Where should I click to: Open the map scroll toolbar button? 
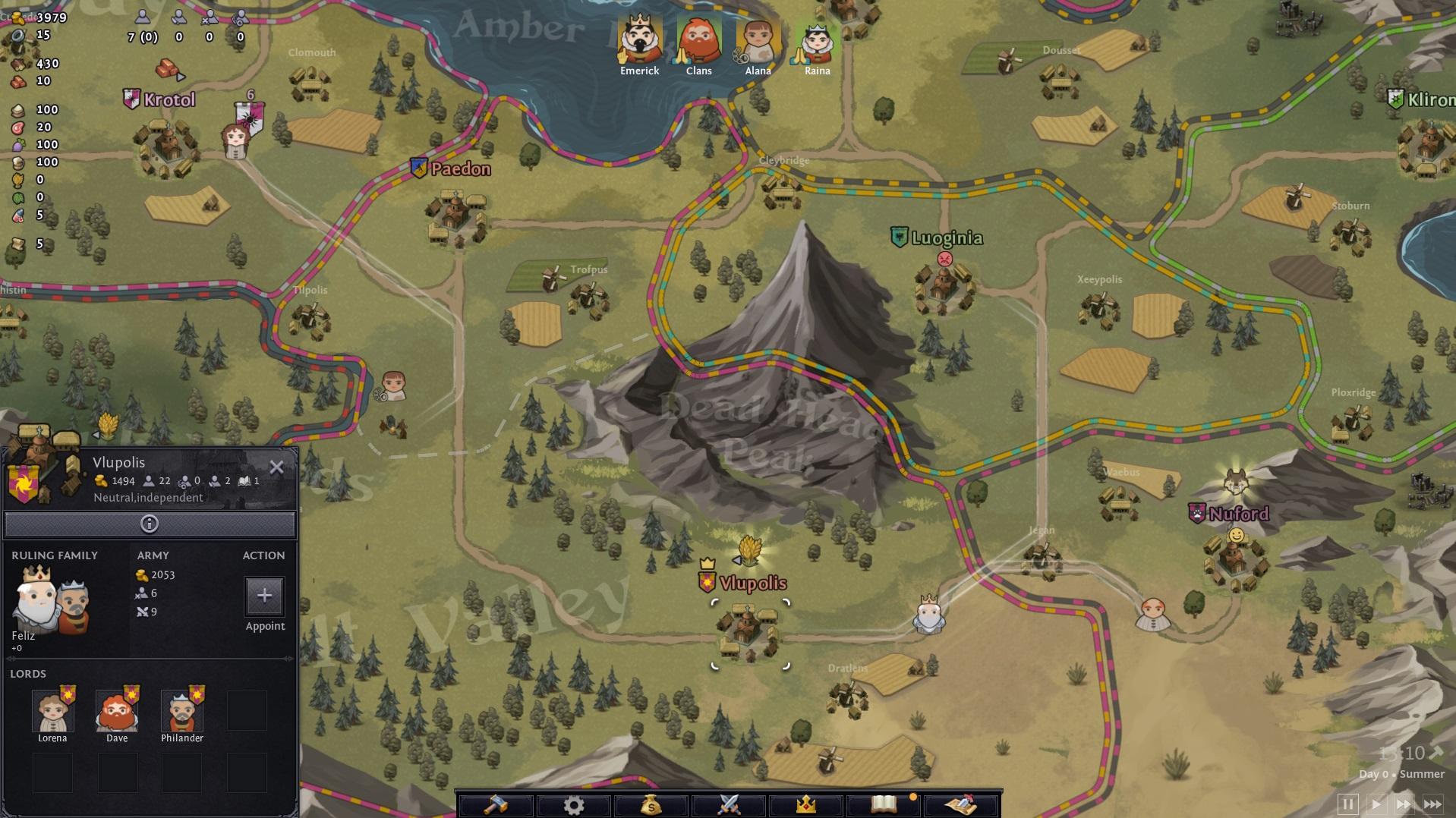click(x=961, y=804)
